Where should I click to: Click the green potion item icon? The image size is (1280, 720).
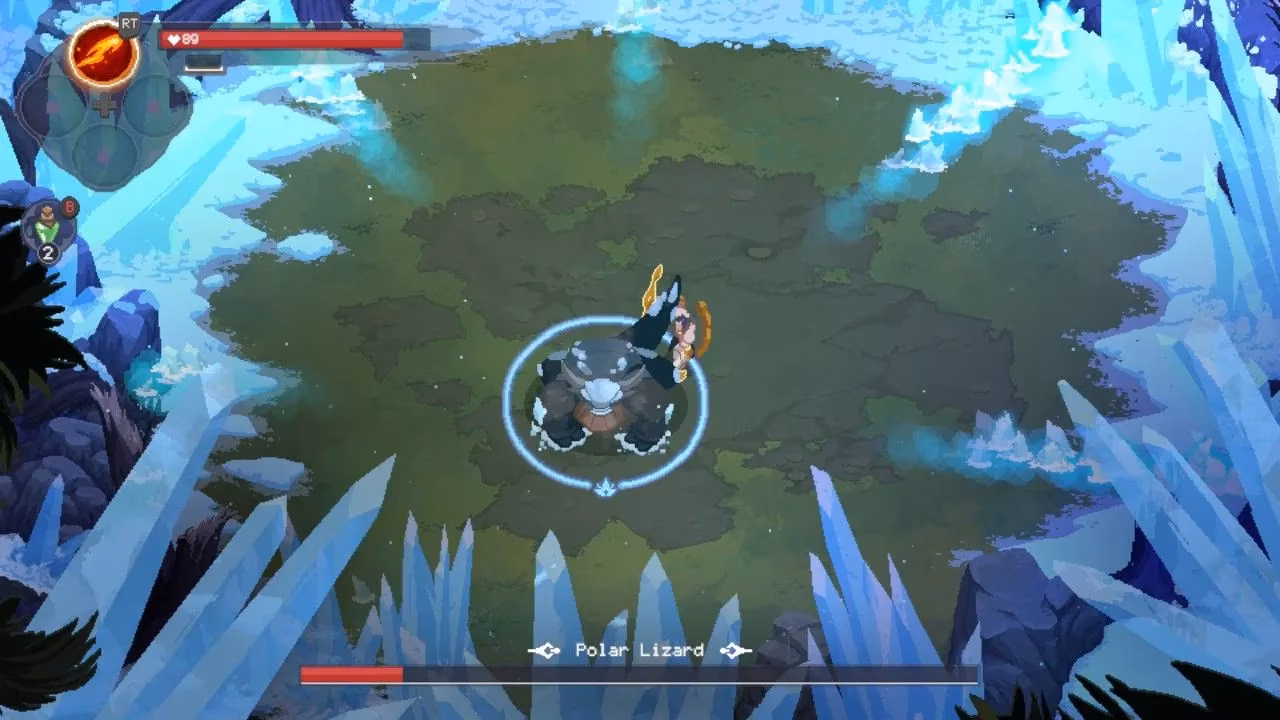(x=45, y=223)
